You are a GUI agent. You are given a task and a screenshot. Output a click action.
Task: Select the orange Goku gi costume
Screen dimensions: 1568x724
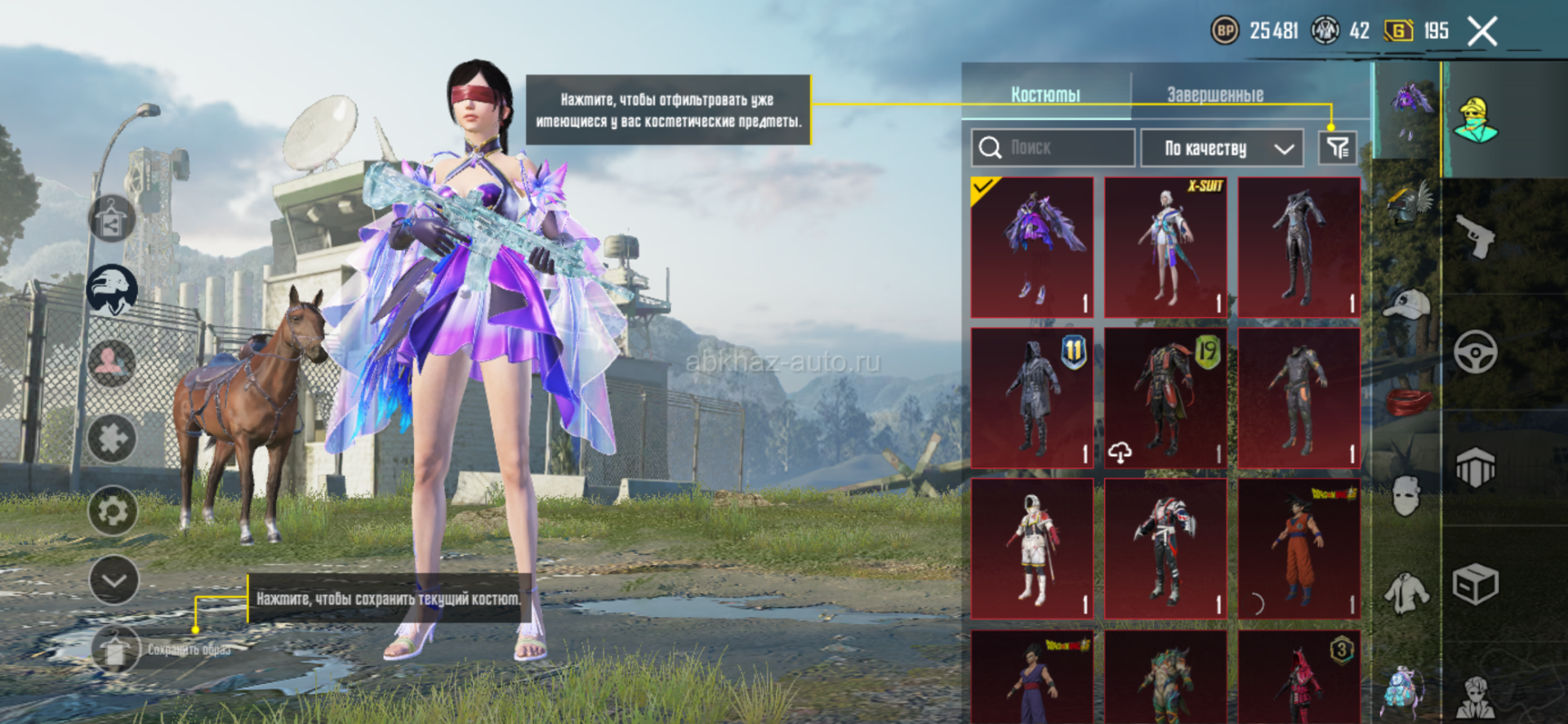coord(1298,549)
